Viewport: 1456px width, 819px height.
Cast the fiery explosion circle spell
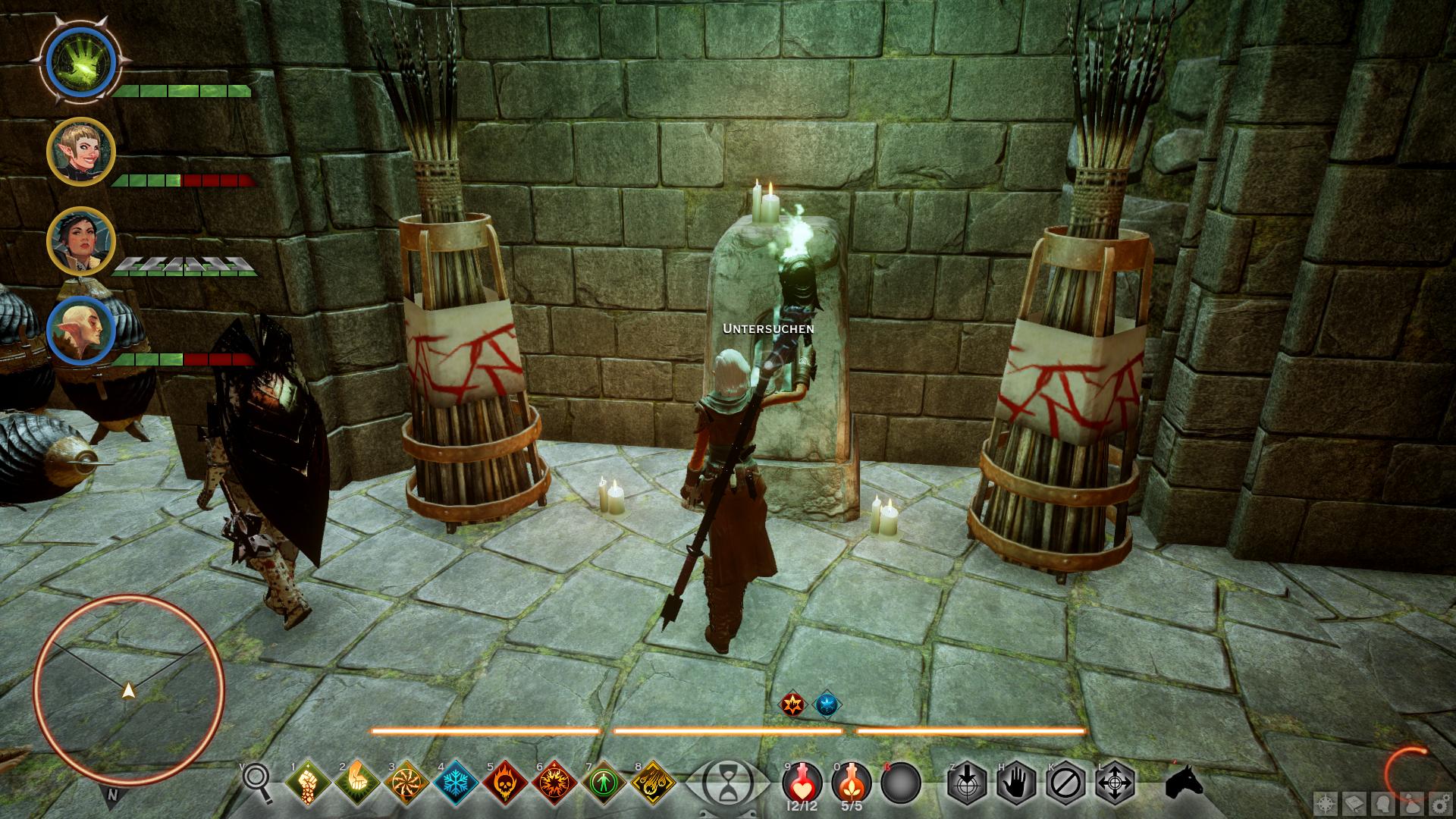[x=554, y=781]
